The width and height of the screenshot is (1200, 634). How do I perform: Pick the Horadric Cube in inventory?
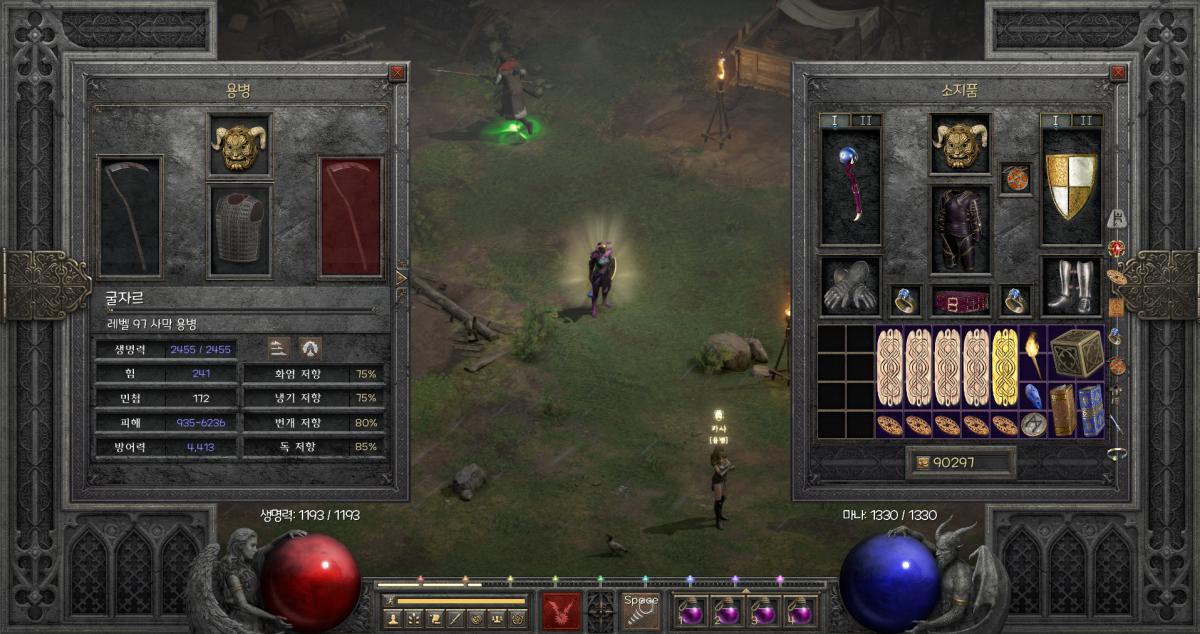click(x=1076, y=352)
